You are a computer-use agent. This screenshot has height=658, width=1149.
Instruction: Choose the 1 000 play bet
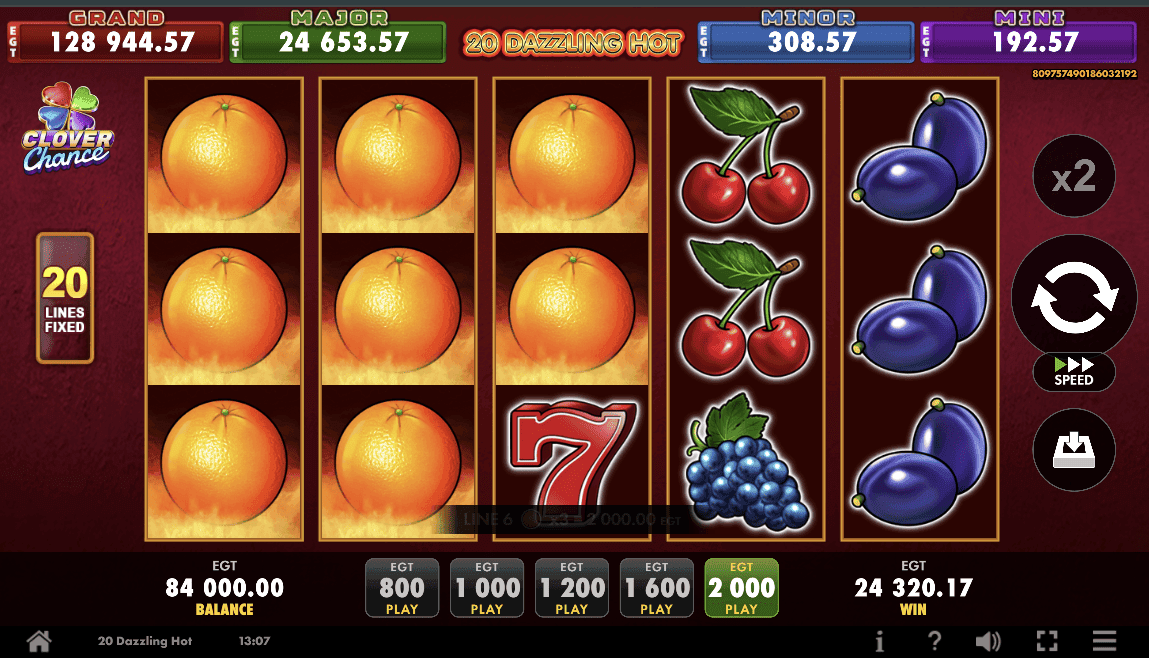(487, 588)
